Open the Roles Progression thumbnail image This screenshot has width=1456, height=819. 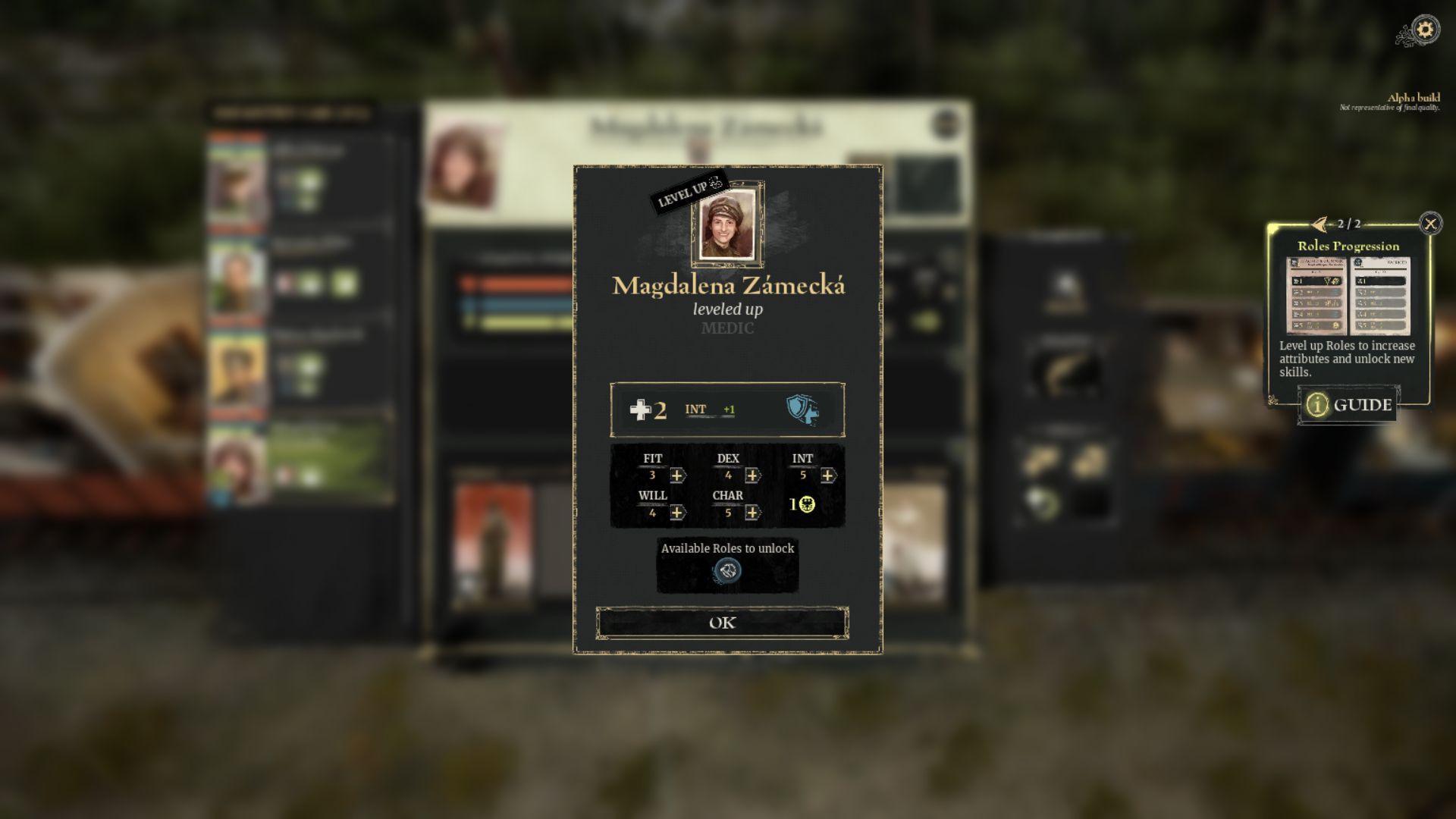click(x=1348, y=296)
